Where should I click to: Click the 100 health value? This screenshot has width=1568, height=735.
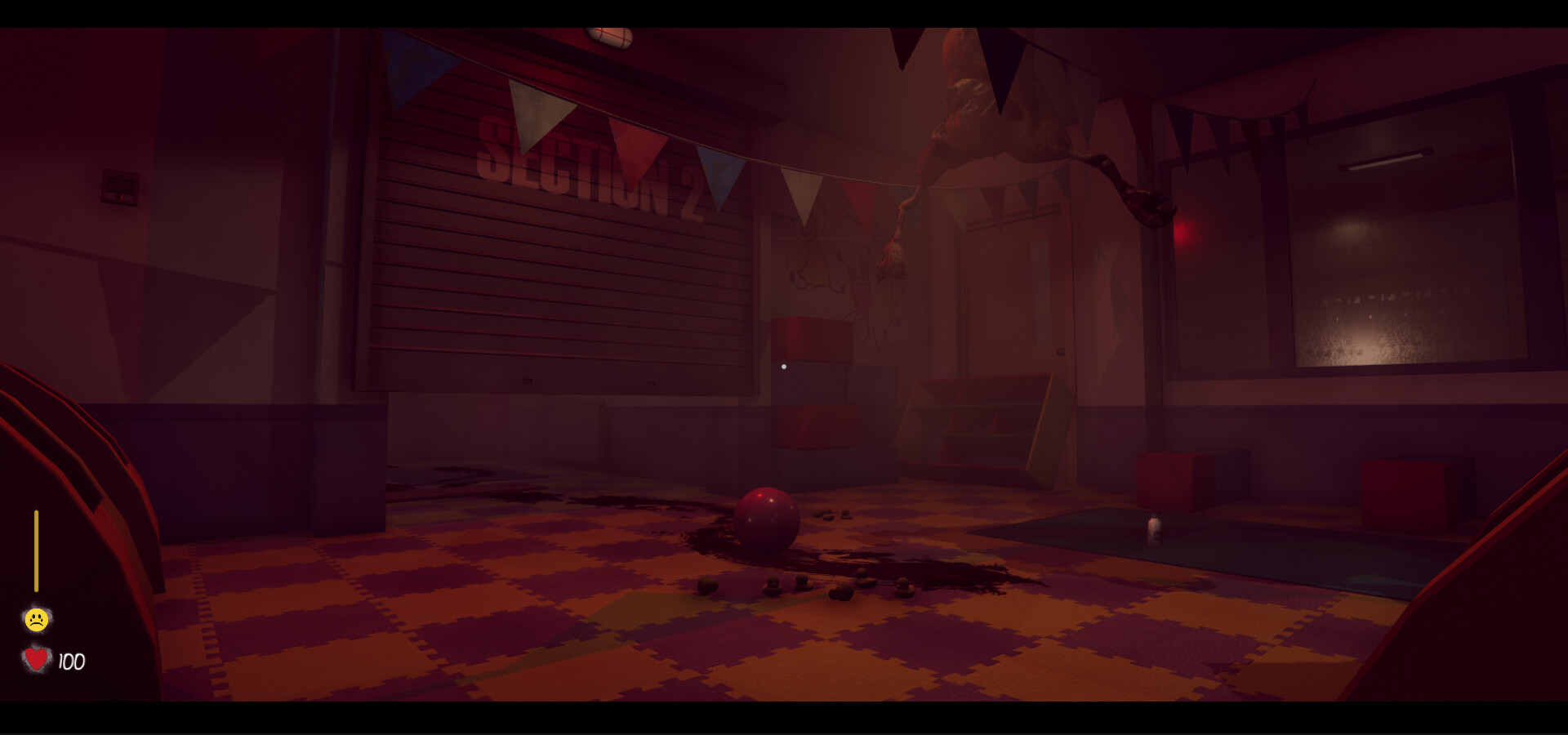(x=70, y=662)
